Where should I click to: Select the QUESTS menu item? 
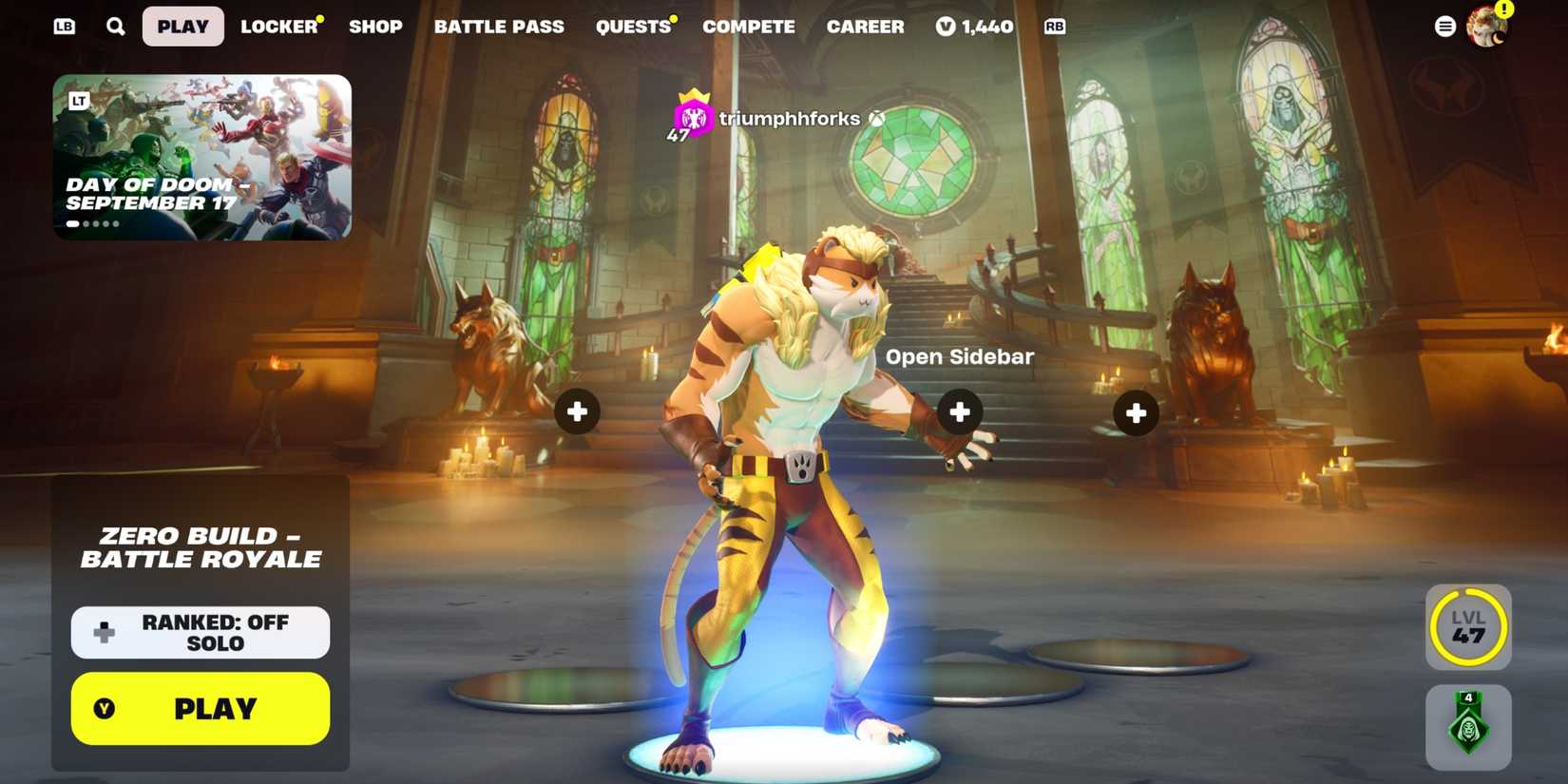coord(632,26)
